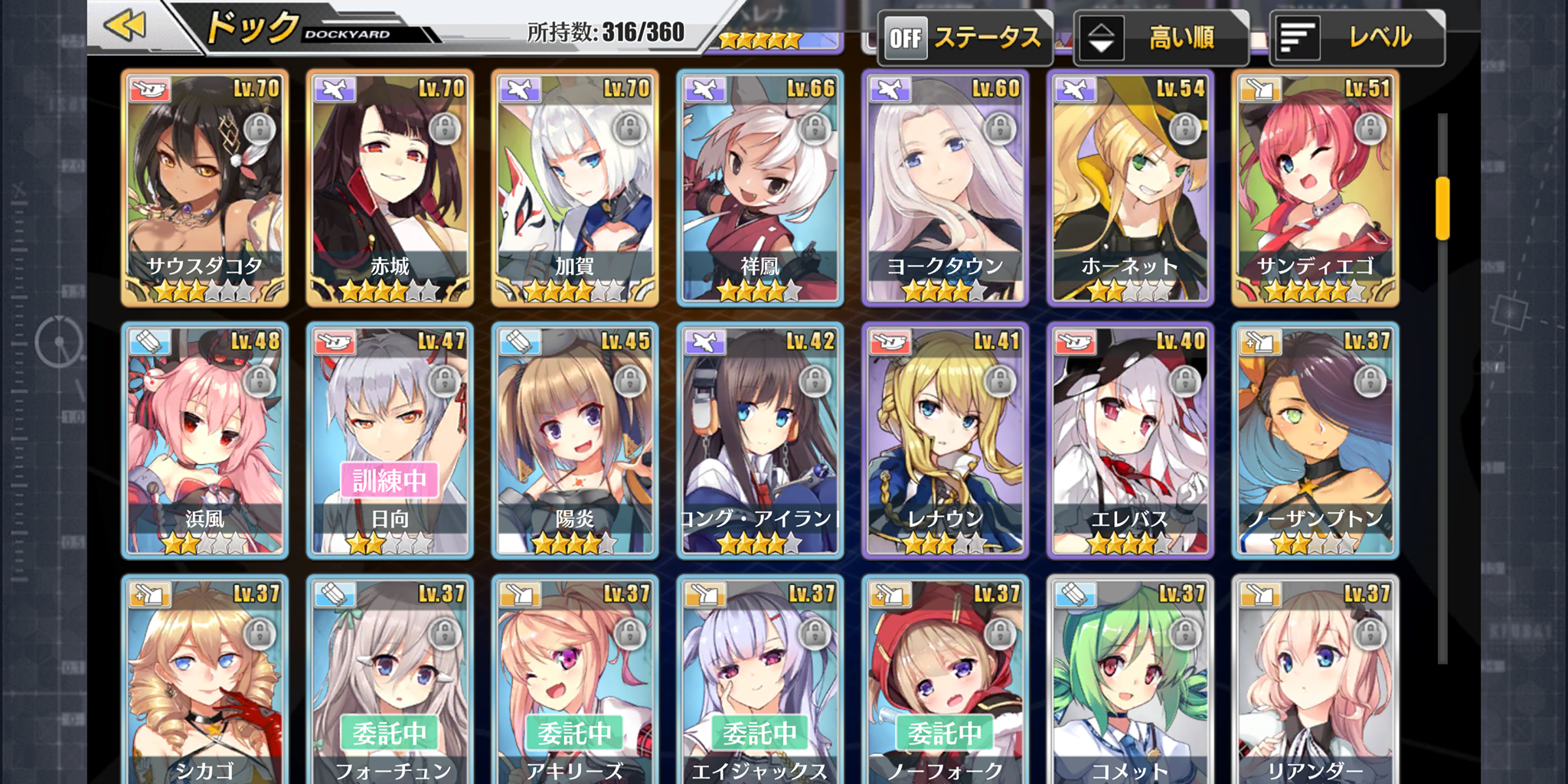Image resolution: width=1568 pixels, height=784 pixels.
Task: Select the 日向 card in training
Action: 390,440
